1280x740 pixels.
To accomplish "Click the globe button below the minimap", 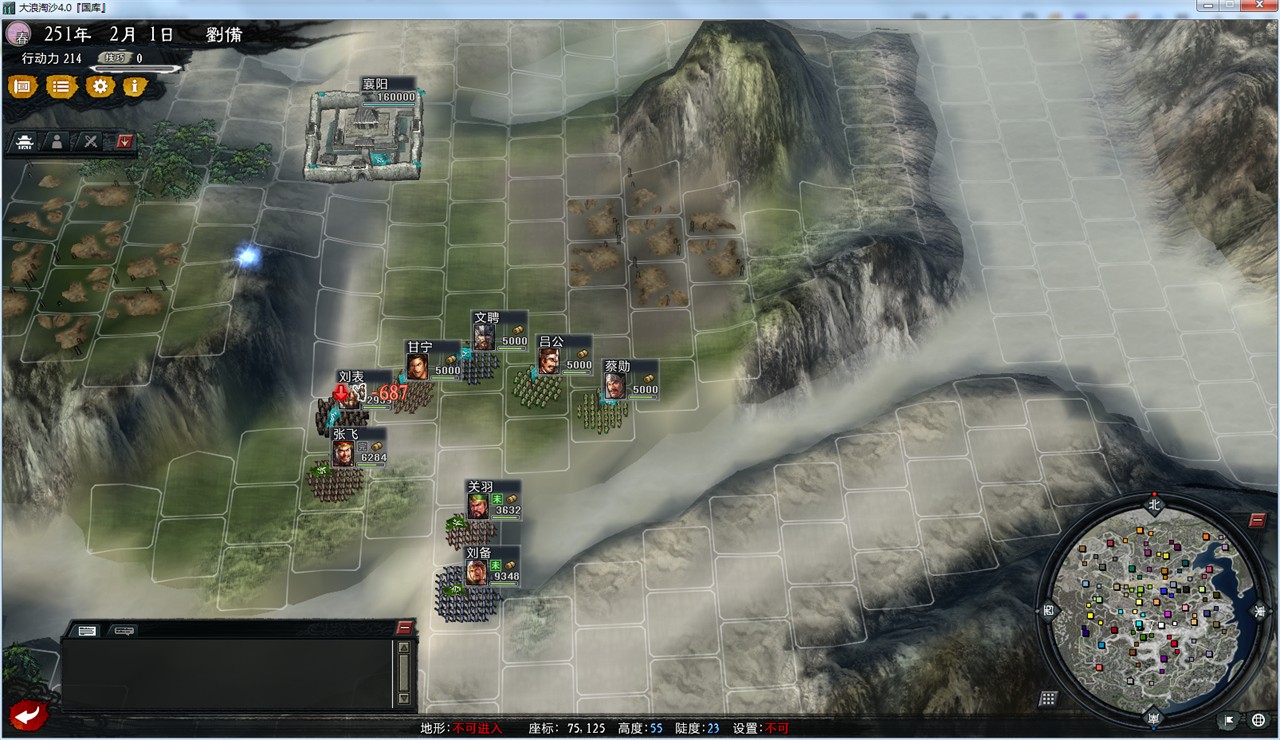I will (x=1259, y=720).
